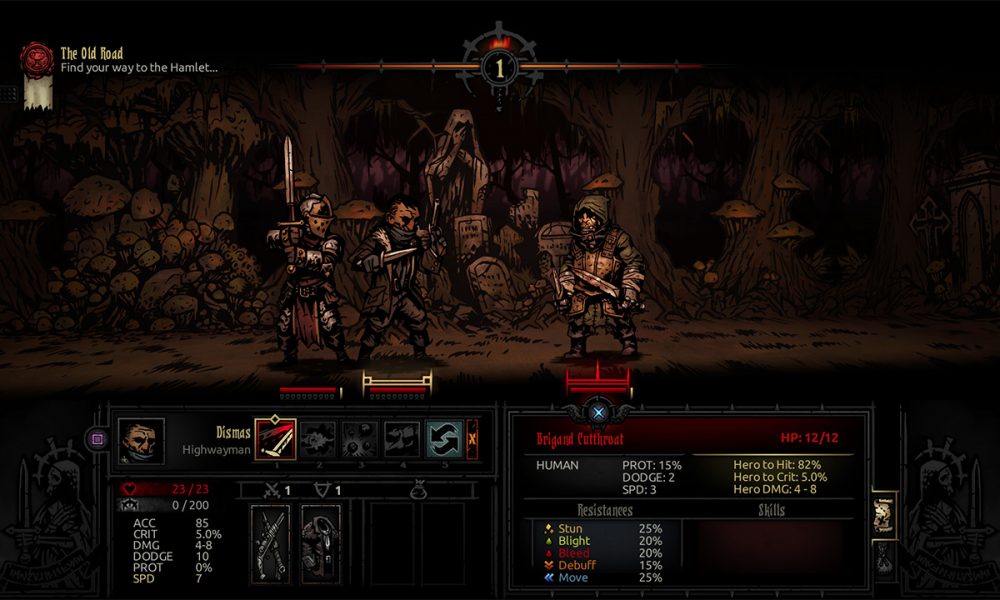Open Dismas's character portrait
Screen dimensions: 1000x600
tap(141, 439)
